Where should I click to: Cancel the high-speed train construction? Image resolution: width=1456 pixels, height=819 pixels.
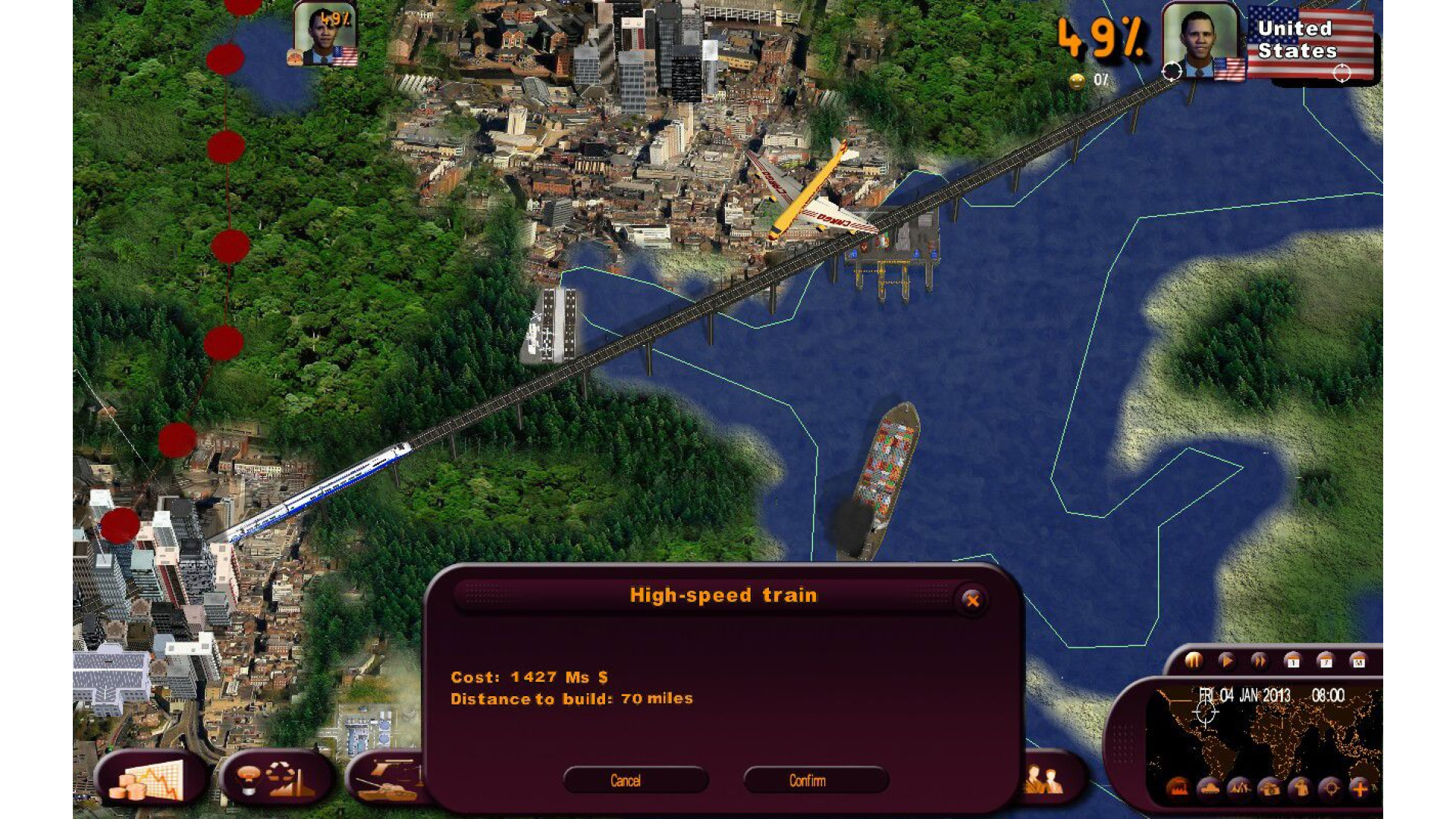tap(635, 780)
